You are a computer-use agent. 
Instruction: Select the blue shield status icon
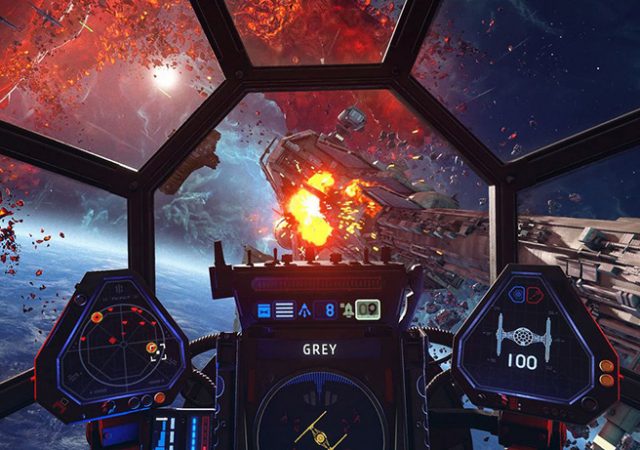[519, 296]
